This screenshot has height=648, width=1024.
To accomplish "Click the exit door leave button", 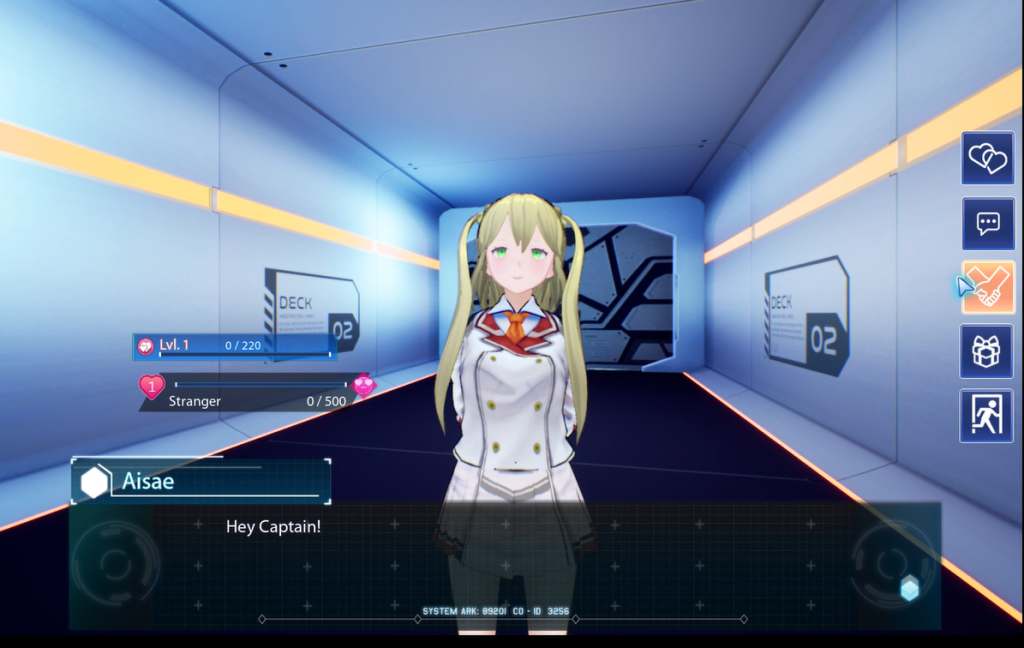I will click(x=987, y=415).
